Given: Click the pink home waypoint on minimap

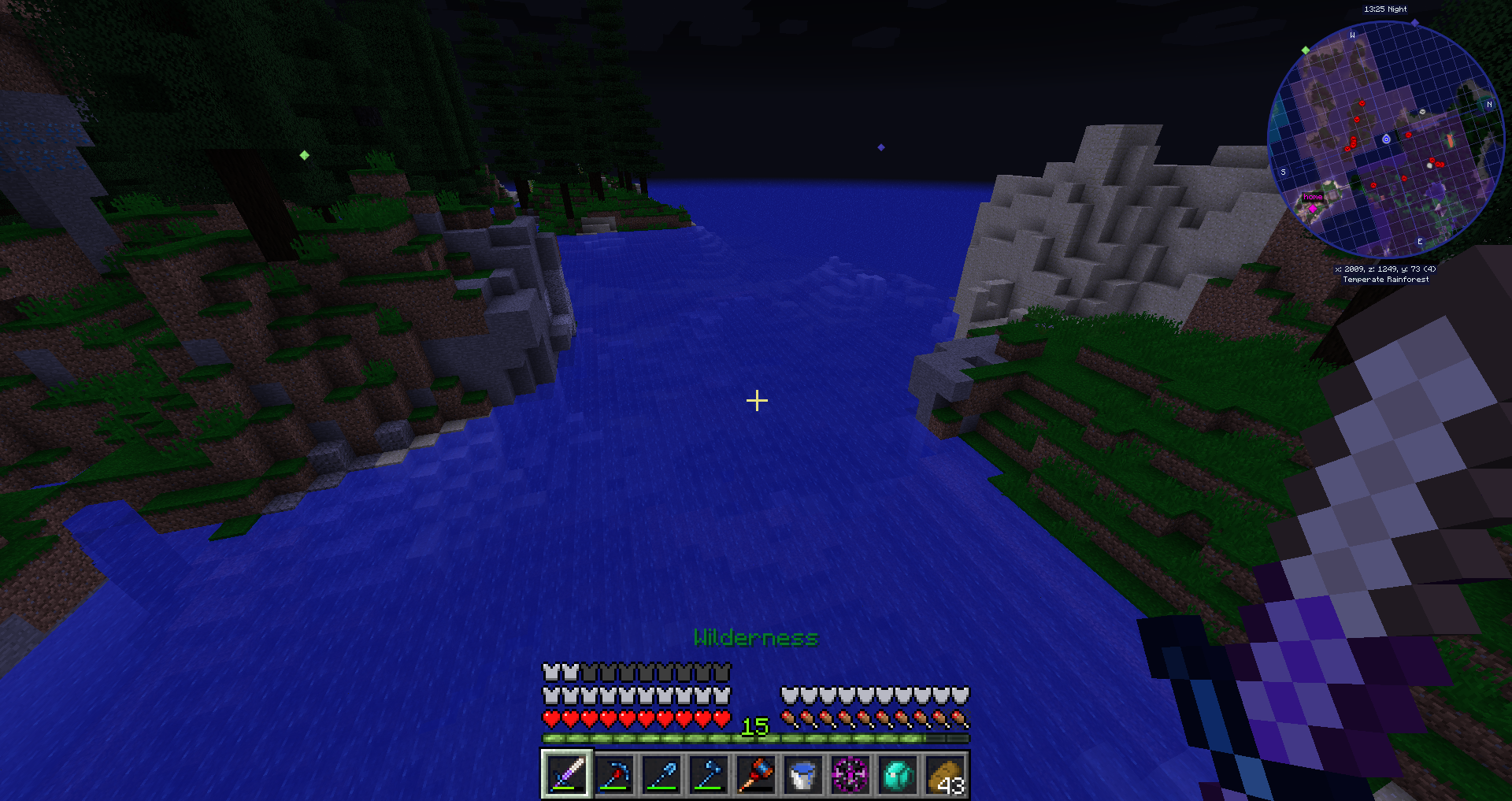Looking at the screenshot, I should point(1312,198).
